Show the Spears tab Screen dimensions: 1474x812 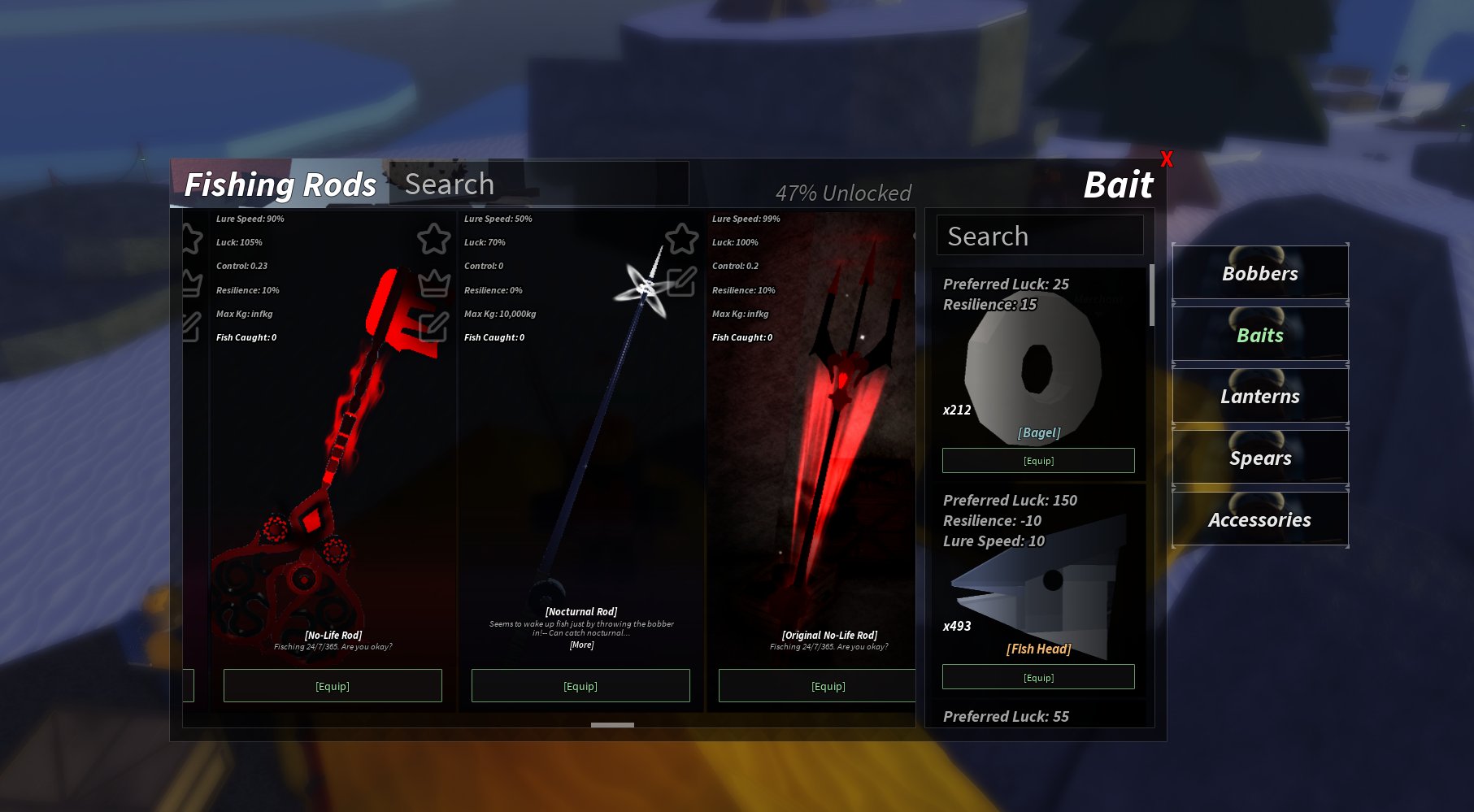pyautogui.click(x=1259, y=458)
